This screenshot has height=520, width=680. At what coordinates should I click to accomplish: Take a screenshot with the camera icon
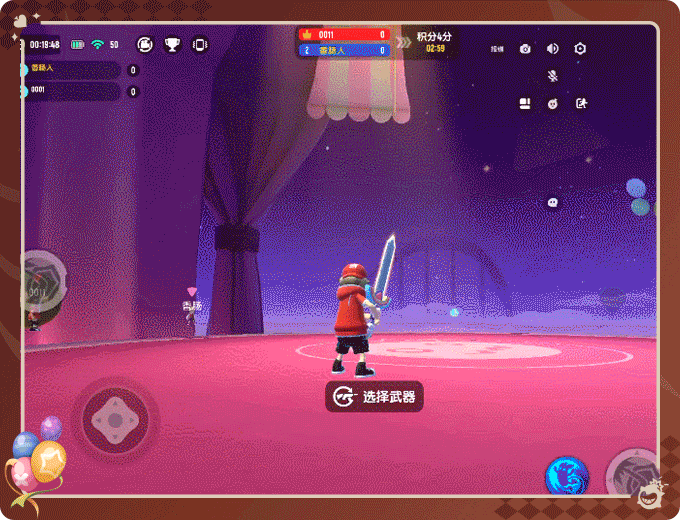[x=525, y=49]
